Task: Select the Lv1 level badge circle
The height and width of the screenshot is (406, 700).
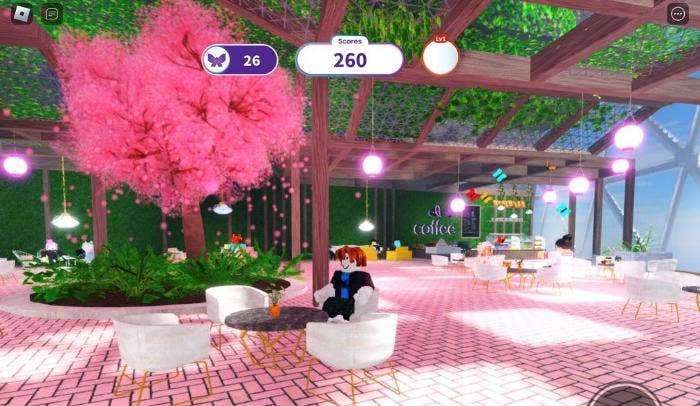Action: pos(440,58)
